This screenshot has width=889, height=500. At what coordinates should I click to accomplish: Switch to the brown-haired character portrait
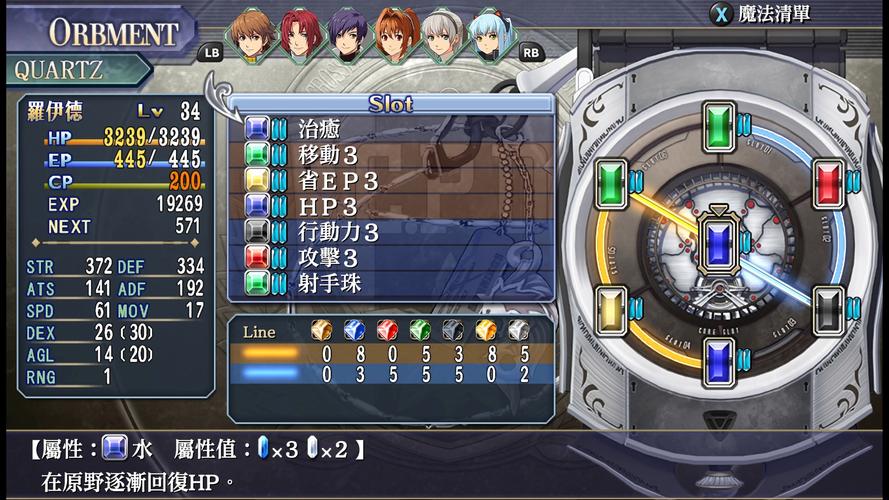coord(251,35)
